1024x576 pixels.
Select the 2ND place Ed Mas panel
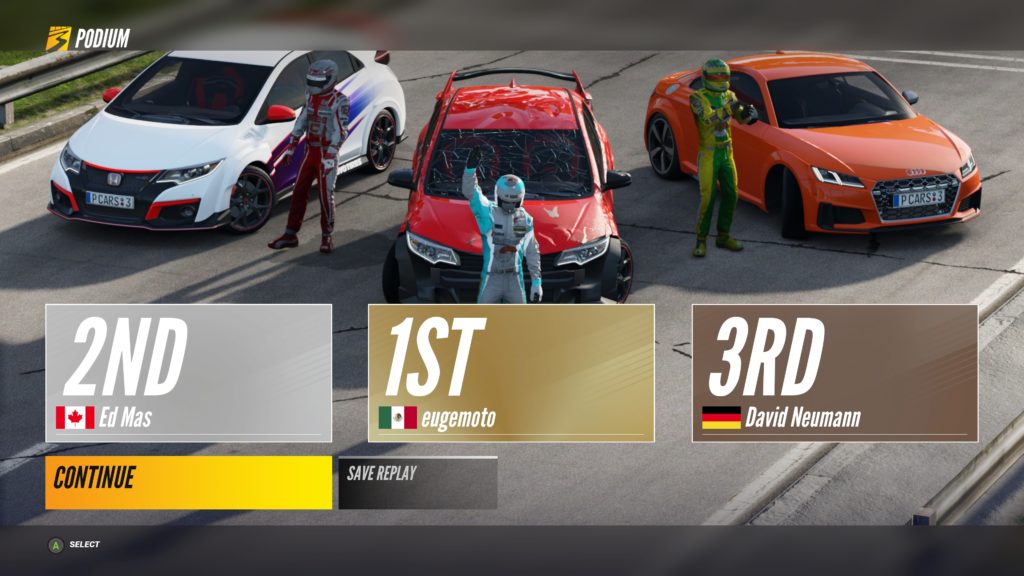click(x=188, y=373)
